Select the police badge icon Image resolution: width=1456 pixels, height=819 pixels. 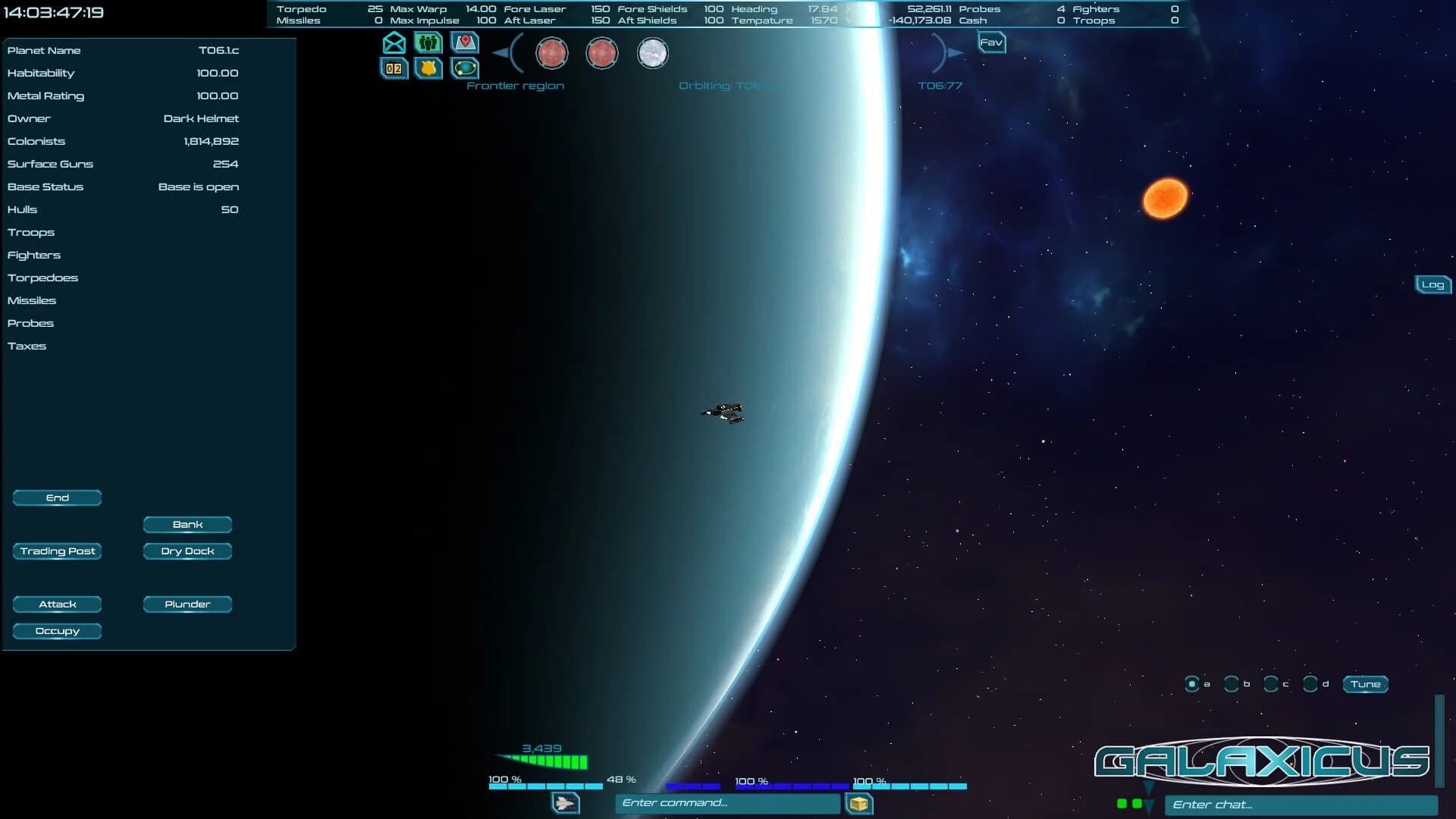pyautogui.click(x=428, y=69)
